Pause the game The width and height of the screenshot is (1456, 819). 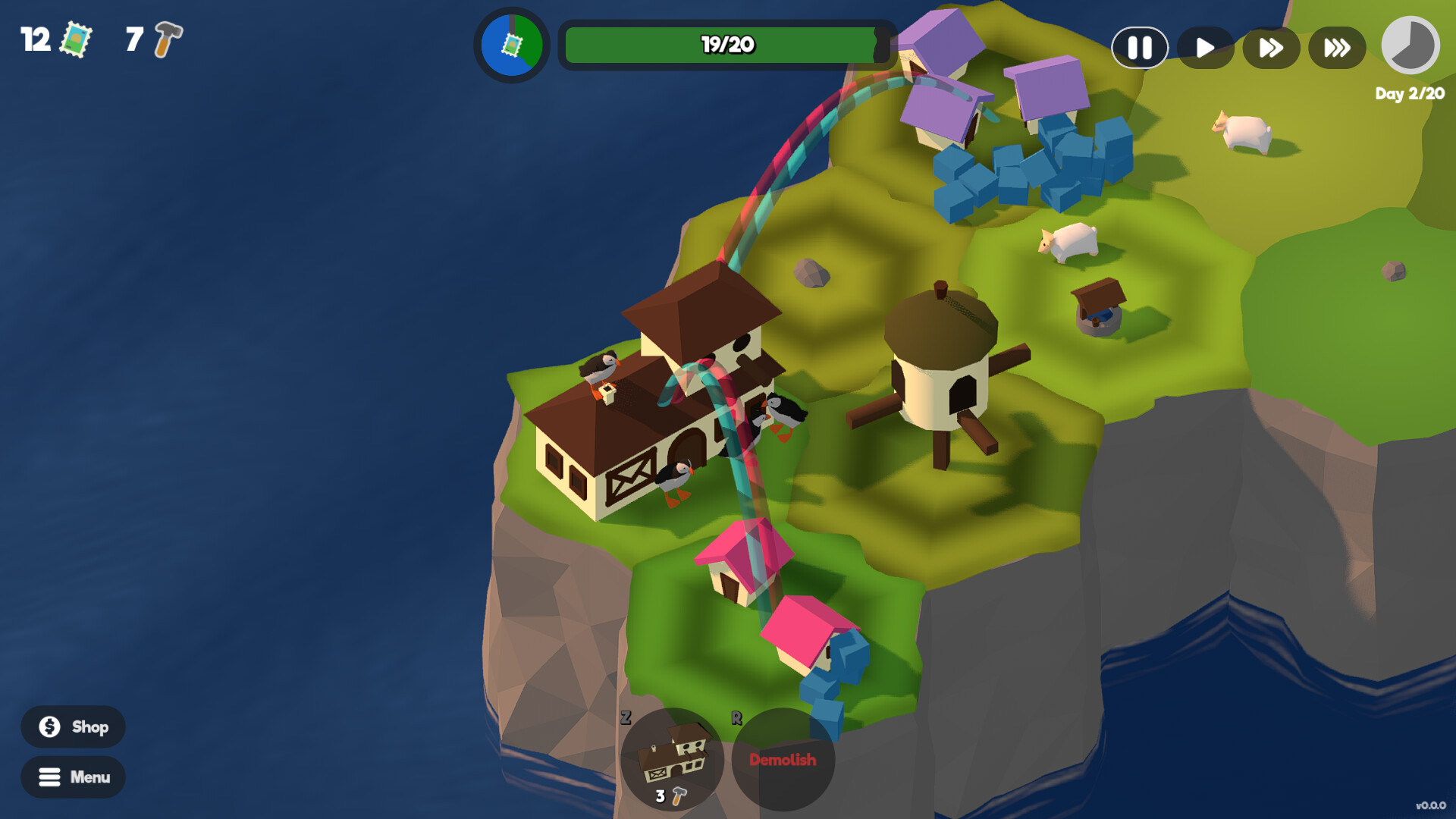1140,47
